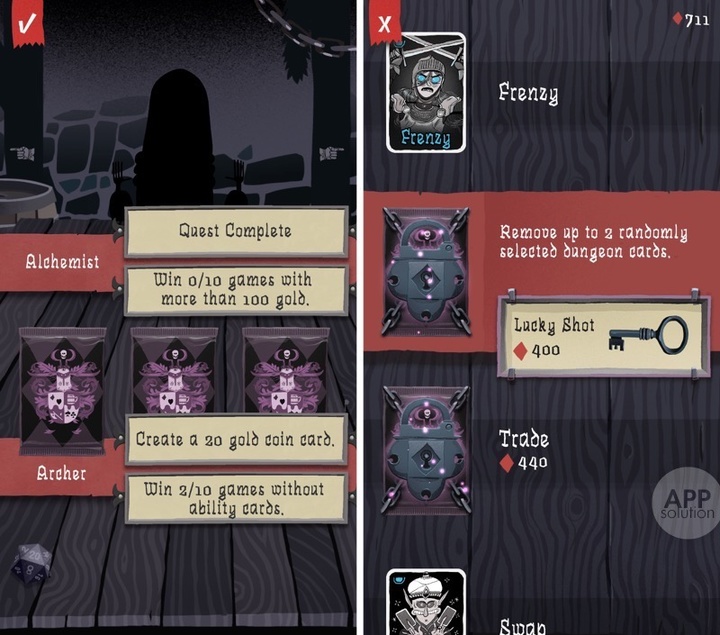720x635 pixels.
Task: Choose the 'Win 0/10 games' quest
Action: (235, 290)
